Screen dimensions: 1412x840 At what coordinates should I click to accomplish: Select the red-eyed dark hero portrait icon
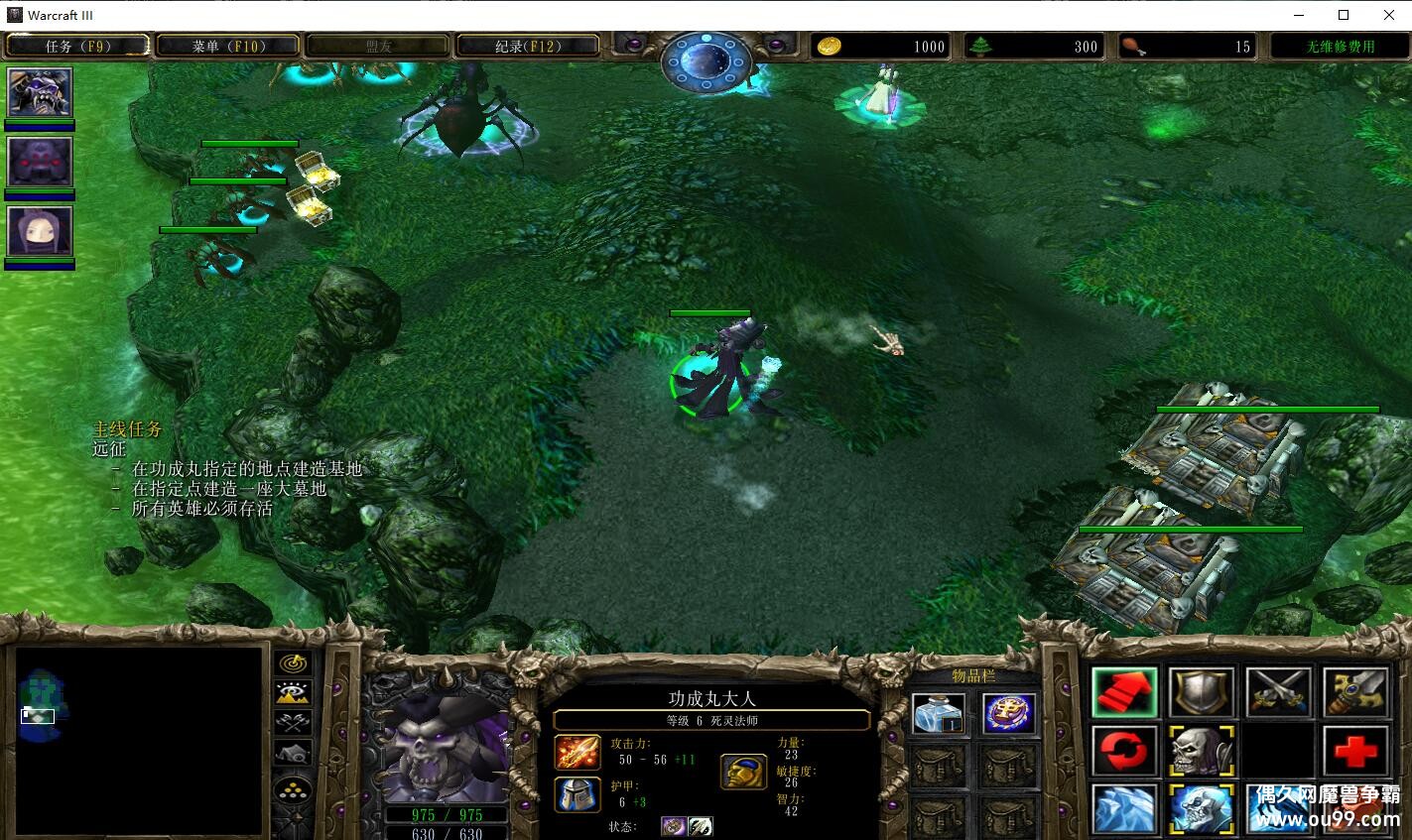(40, 162)
